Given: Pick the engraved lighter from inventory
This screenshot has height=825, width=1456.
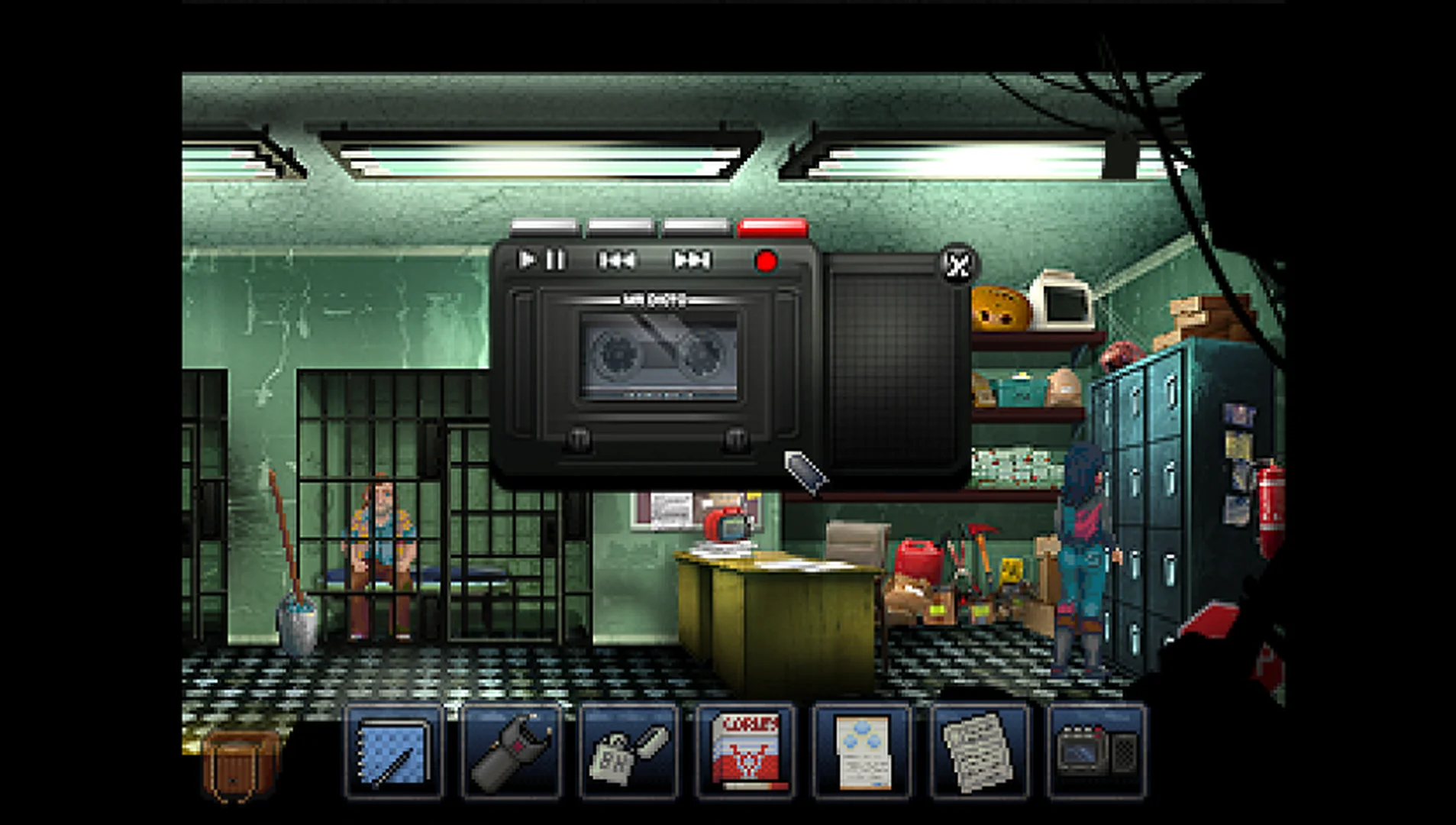Looking at the screenshot, I should pyautogui.click(x=628, y=752).
